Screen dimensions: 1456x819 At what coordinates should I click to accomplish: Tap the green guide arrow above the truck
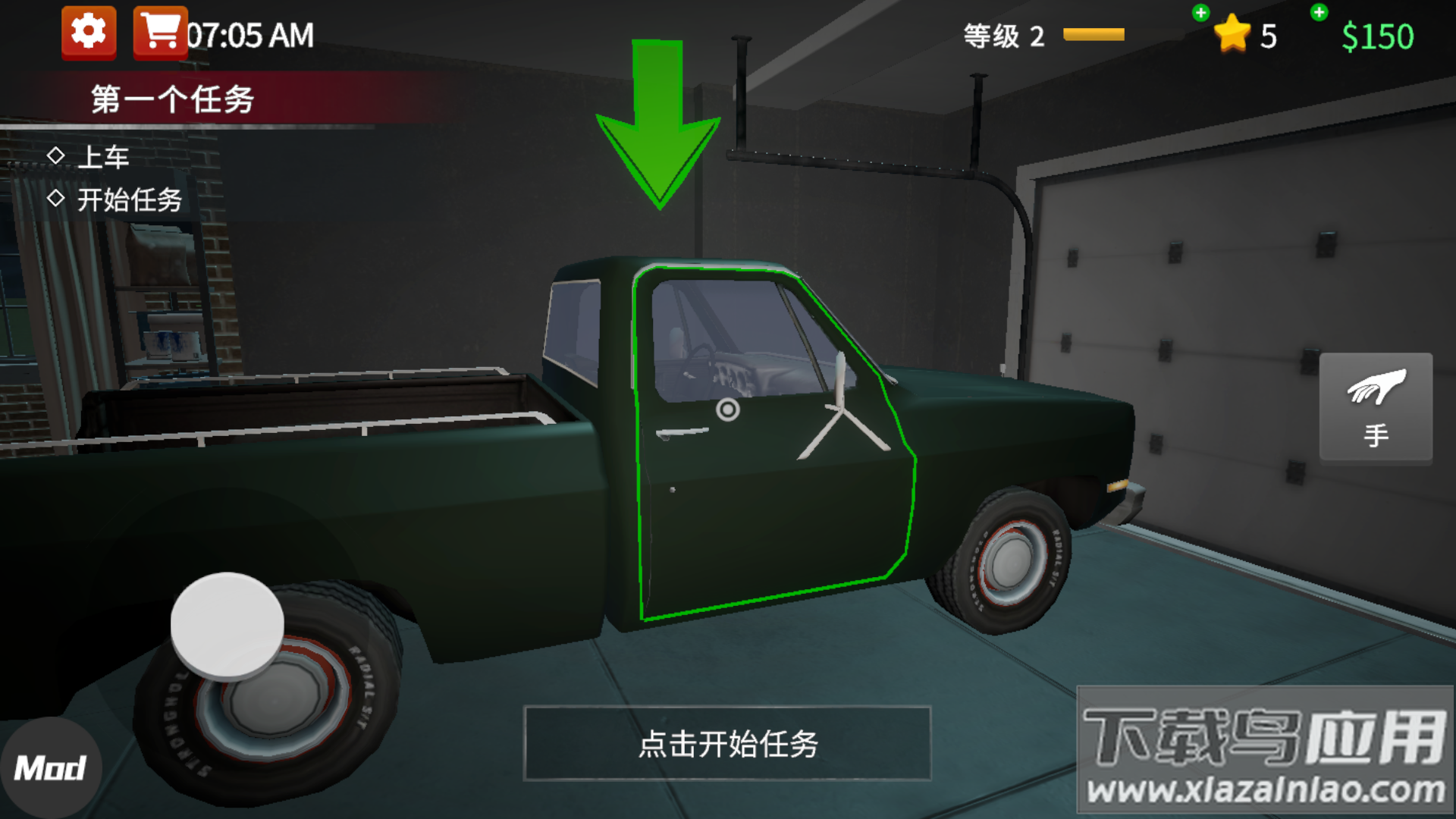coord(657,121)
